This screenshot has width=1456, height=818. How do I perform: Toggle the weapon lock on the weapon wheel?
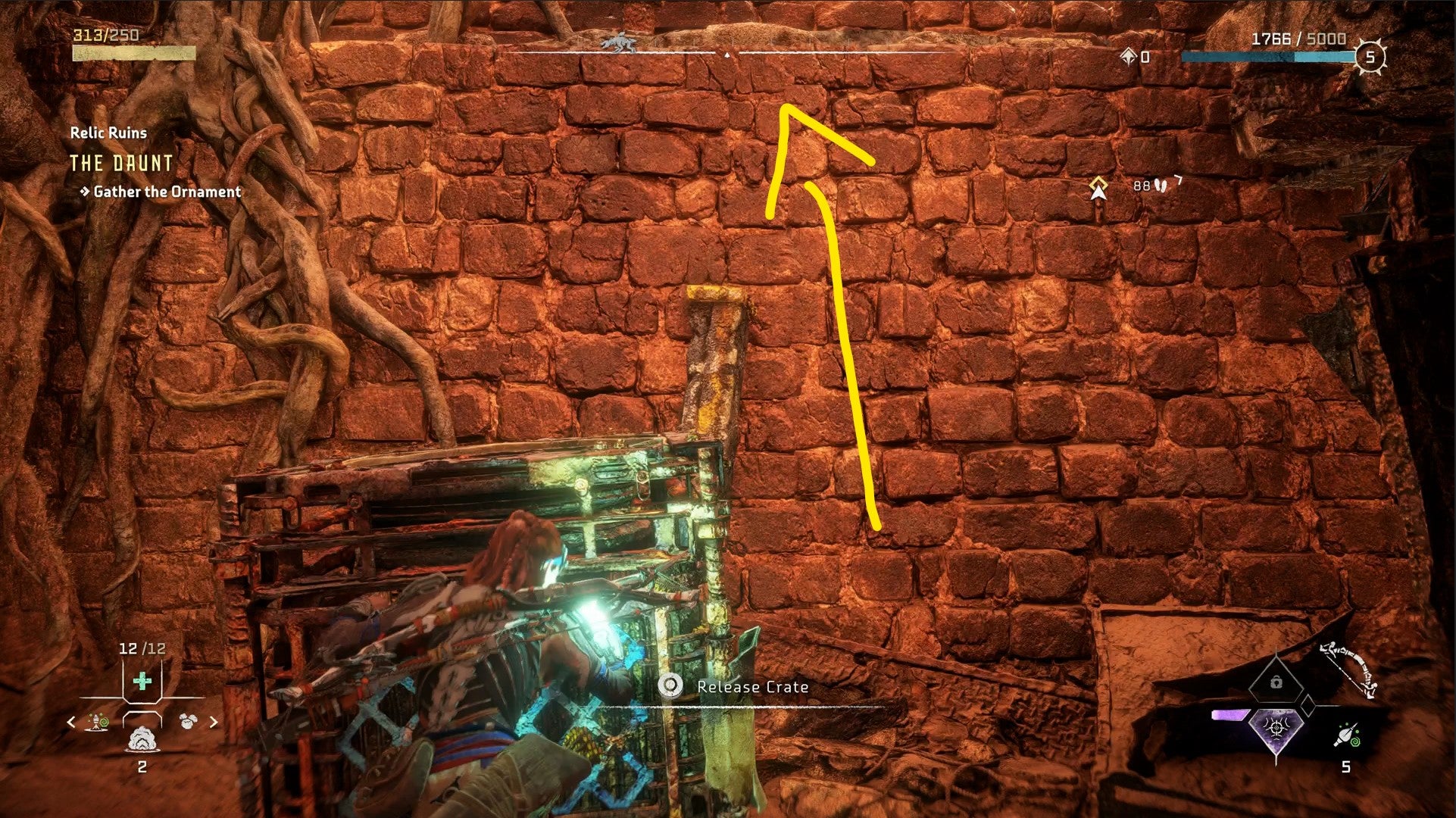tap(1276, 682)
